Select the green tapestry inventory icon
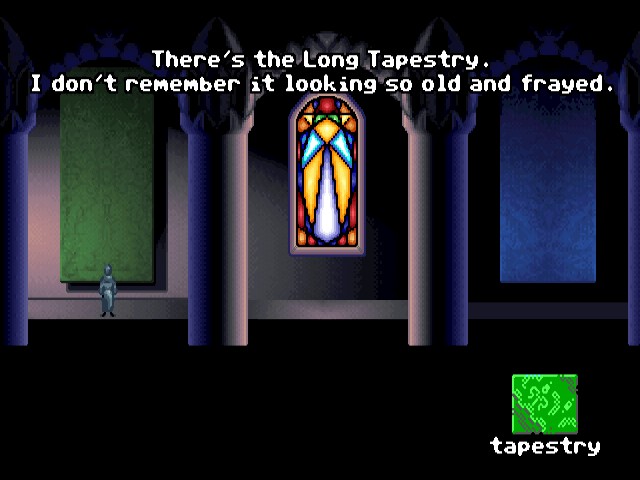This screenshot has height=480, width=640. (544, 404)
